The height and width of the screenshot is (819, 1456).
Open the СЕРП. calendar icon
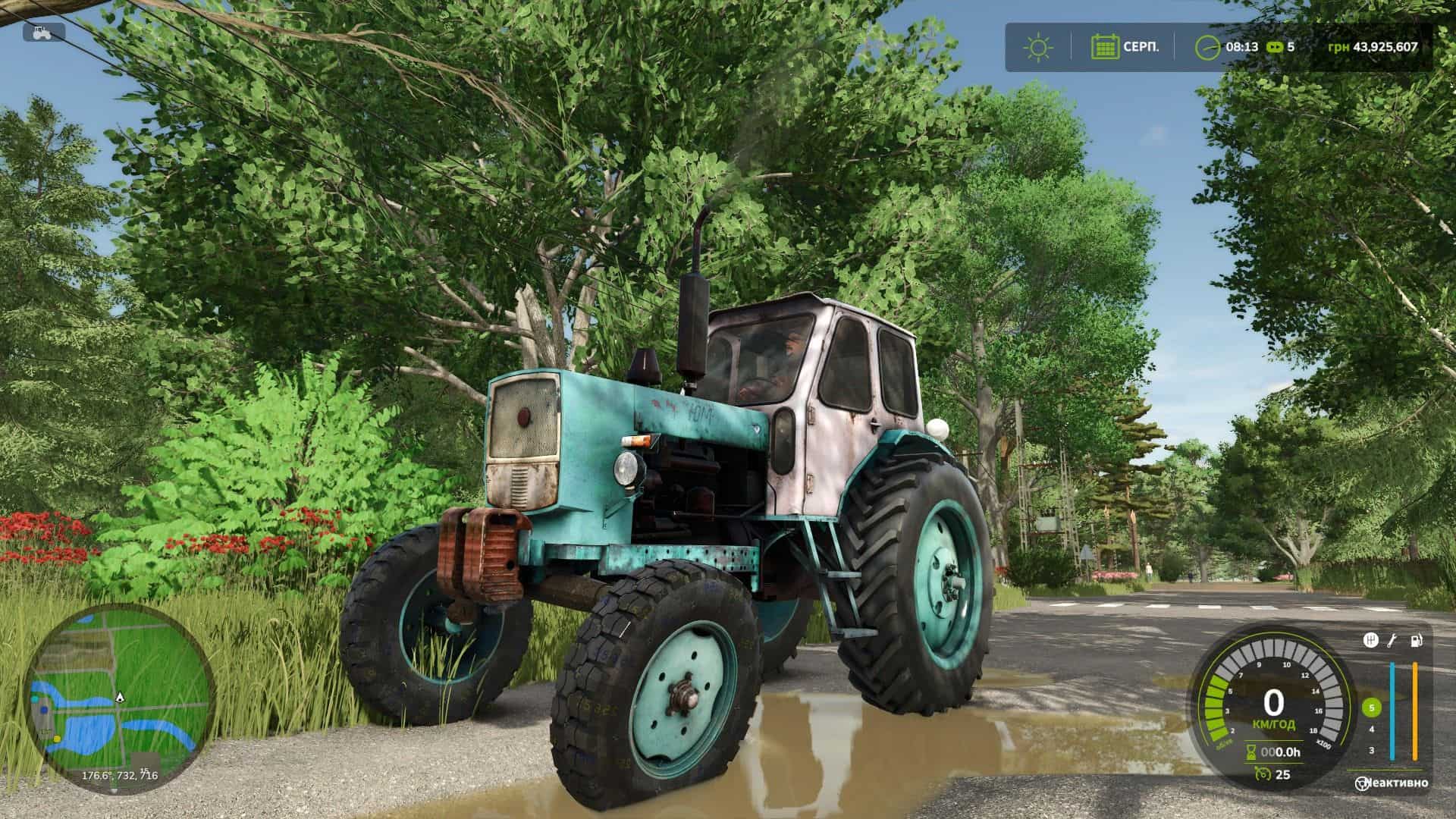(1106, 47)
